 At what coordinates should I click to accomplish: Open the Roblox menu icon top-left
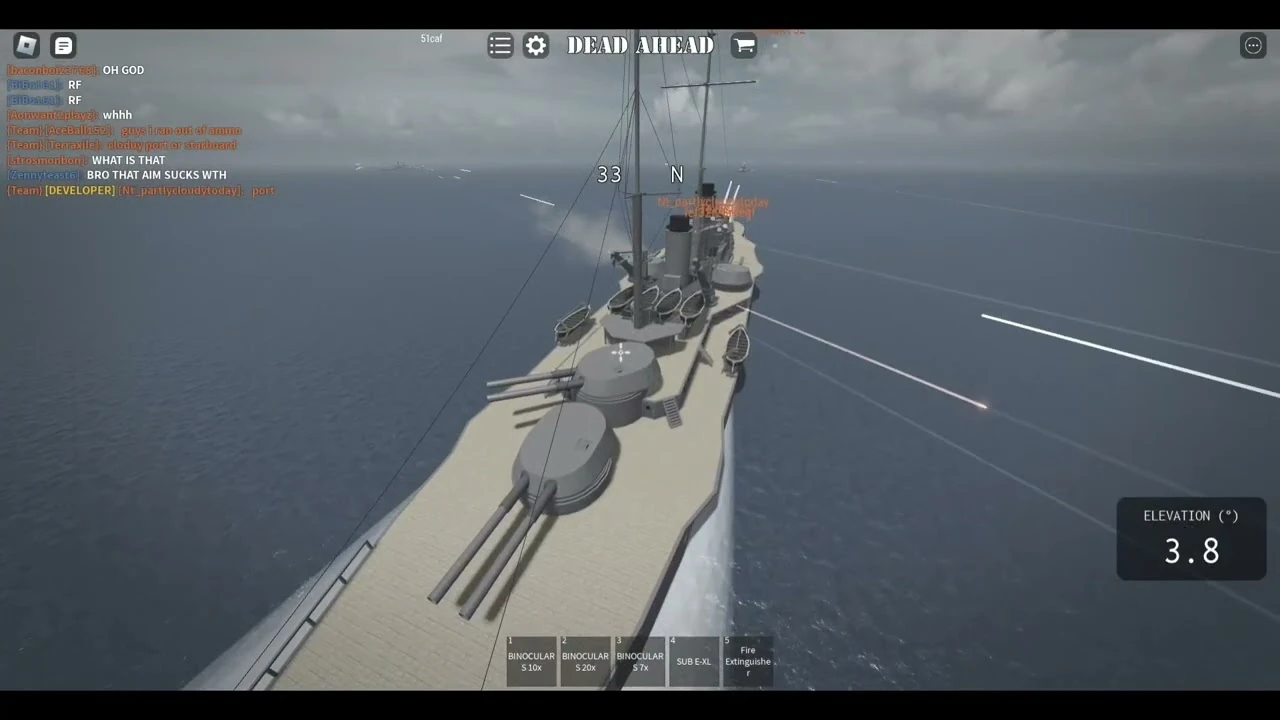coord(26,45)
